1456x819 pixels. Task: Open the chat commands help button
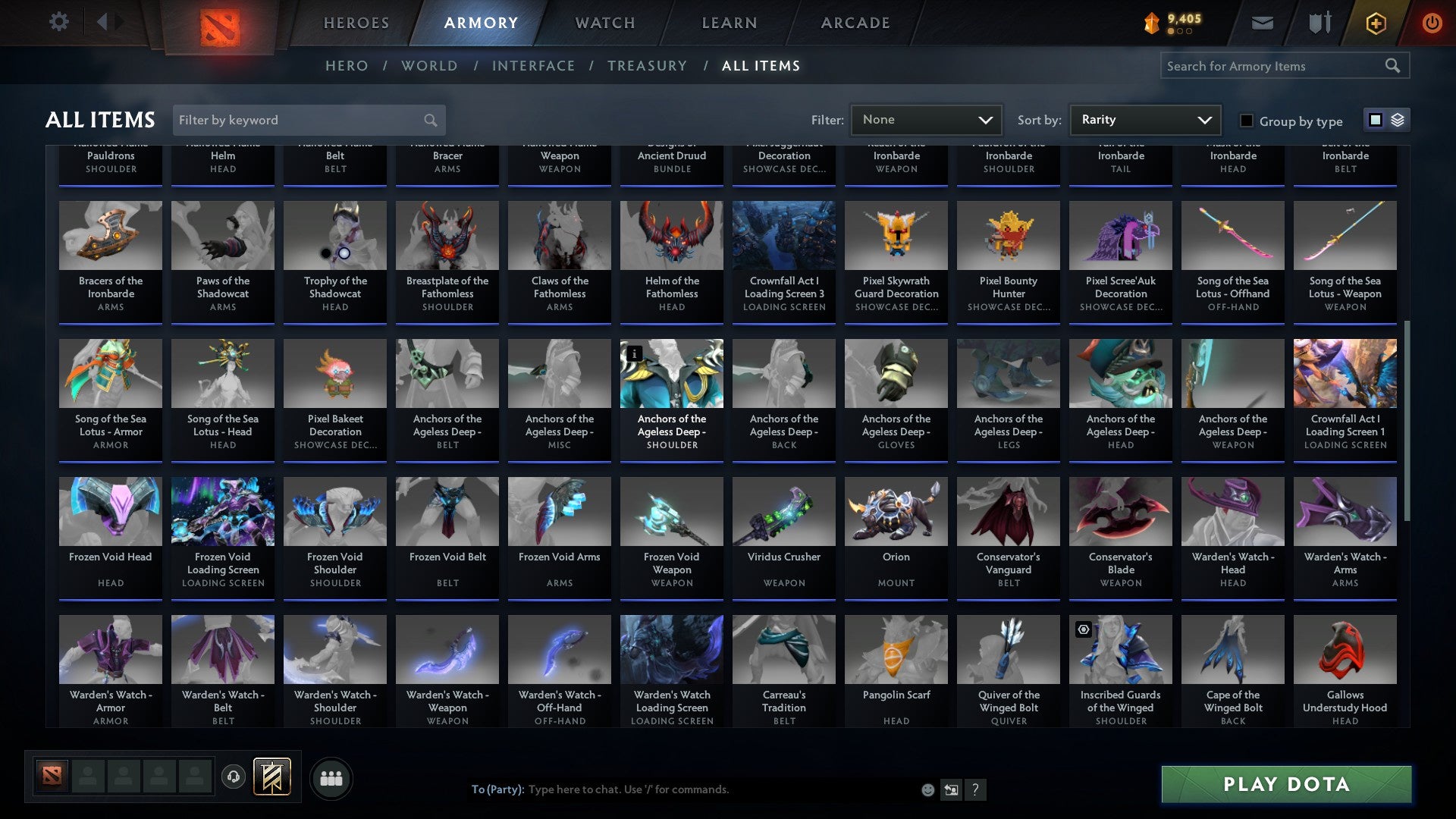pos(975,789)
